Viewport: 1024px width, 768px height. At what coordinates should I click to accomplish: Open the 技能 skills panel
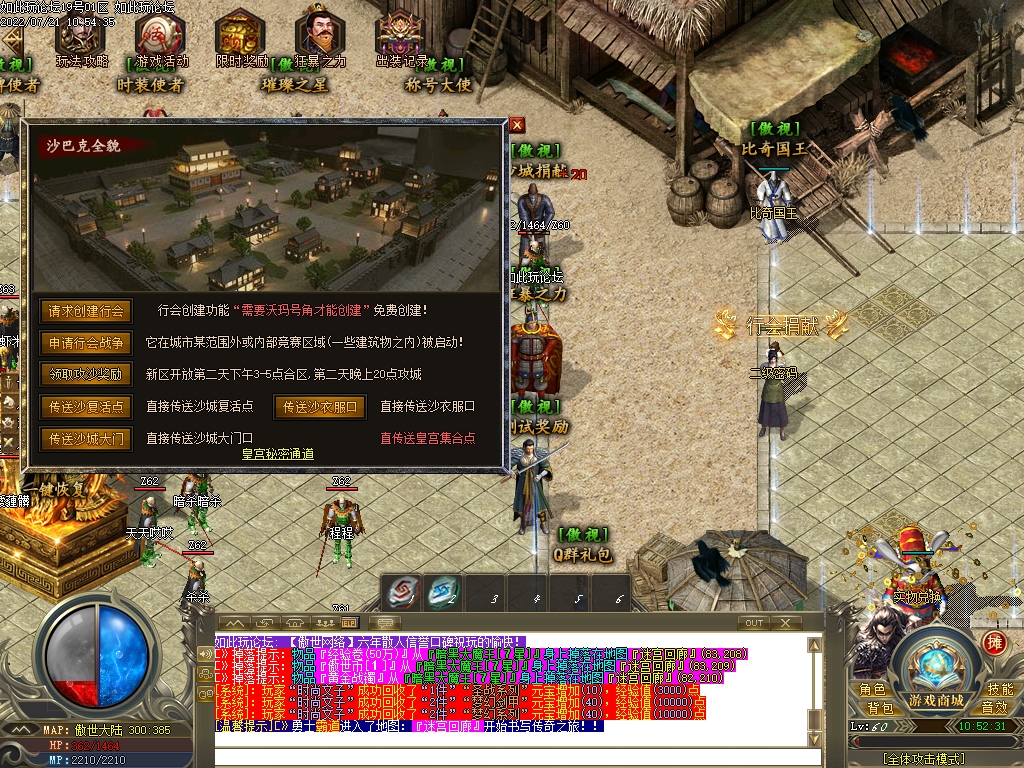(1000, 690)
